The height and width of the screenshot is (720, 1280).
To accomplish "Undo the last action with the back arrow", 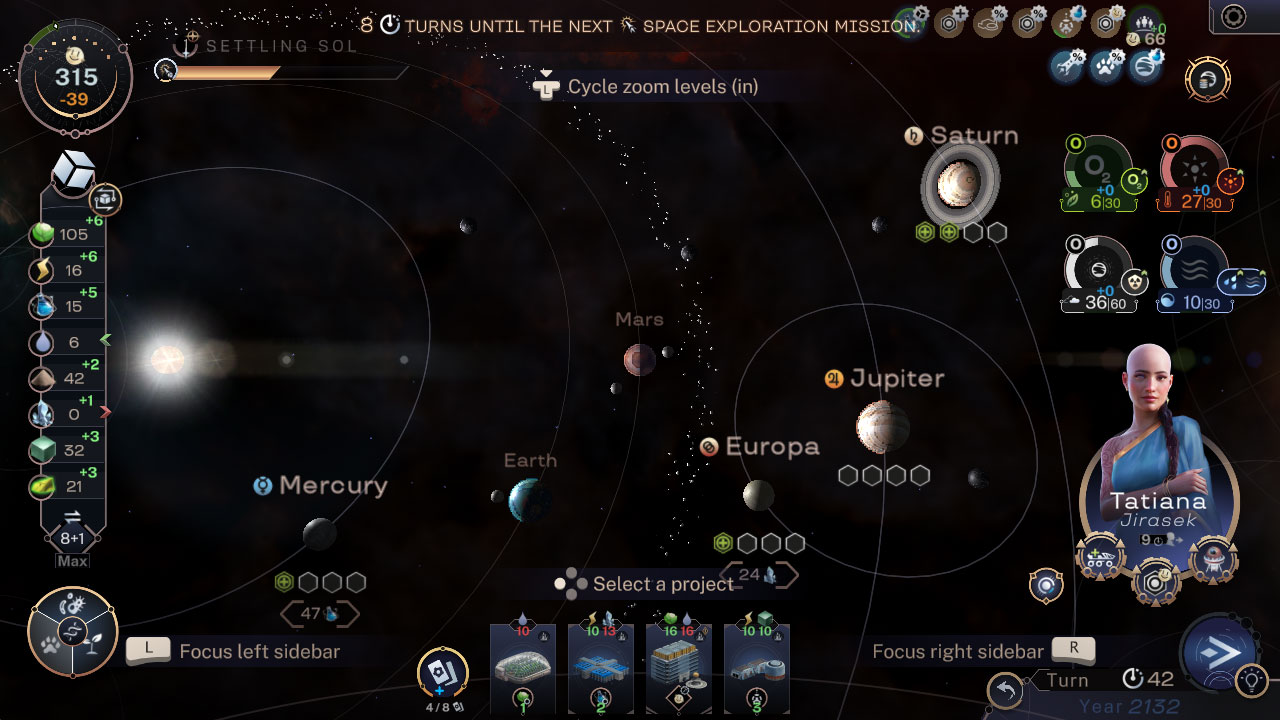I will (1006, 690).
